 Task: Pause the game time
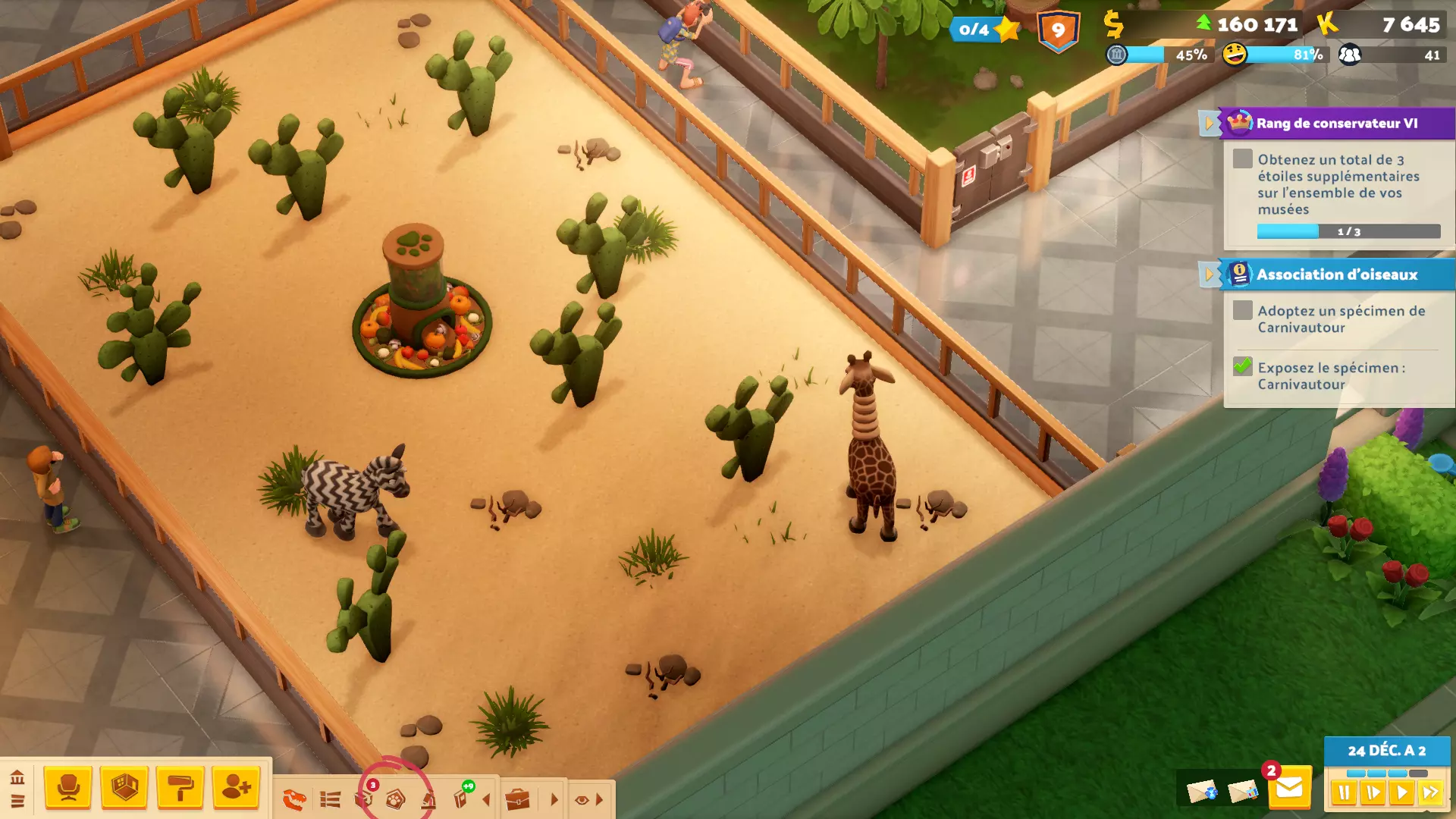tap(1344, 793)
